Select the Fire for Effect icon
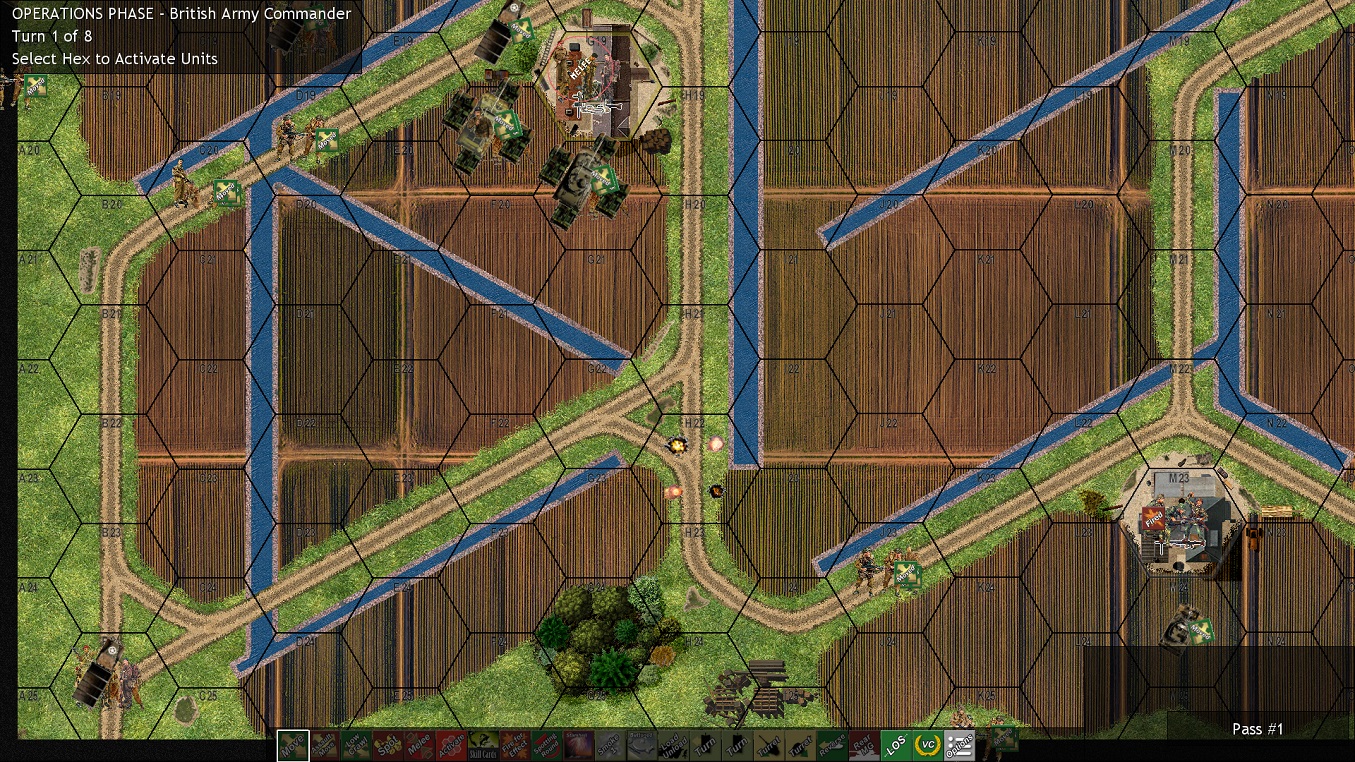 pos(514,745)
